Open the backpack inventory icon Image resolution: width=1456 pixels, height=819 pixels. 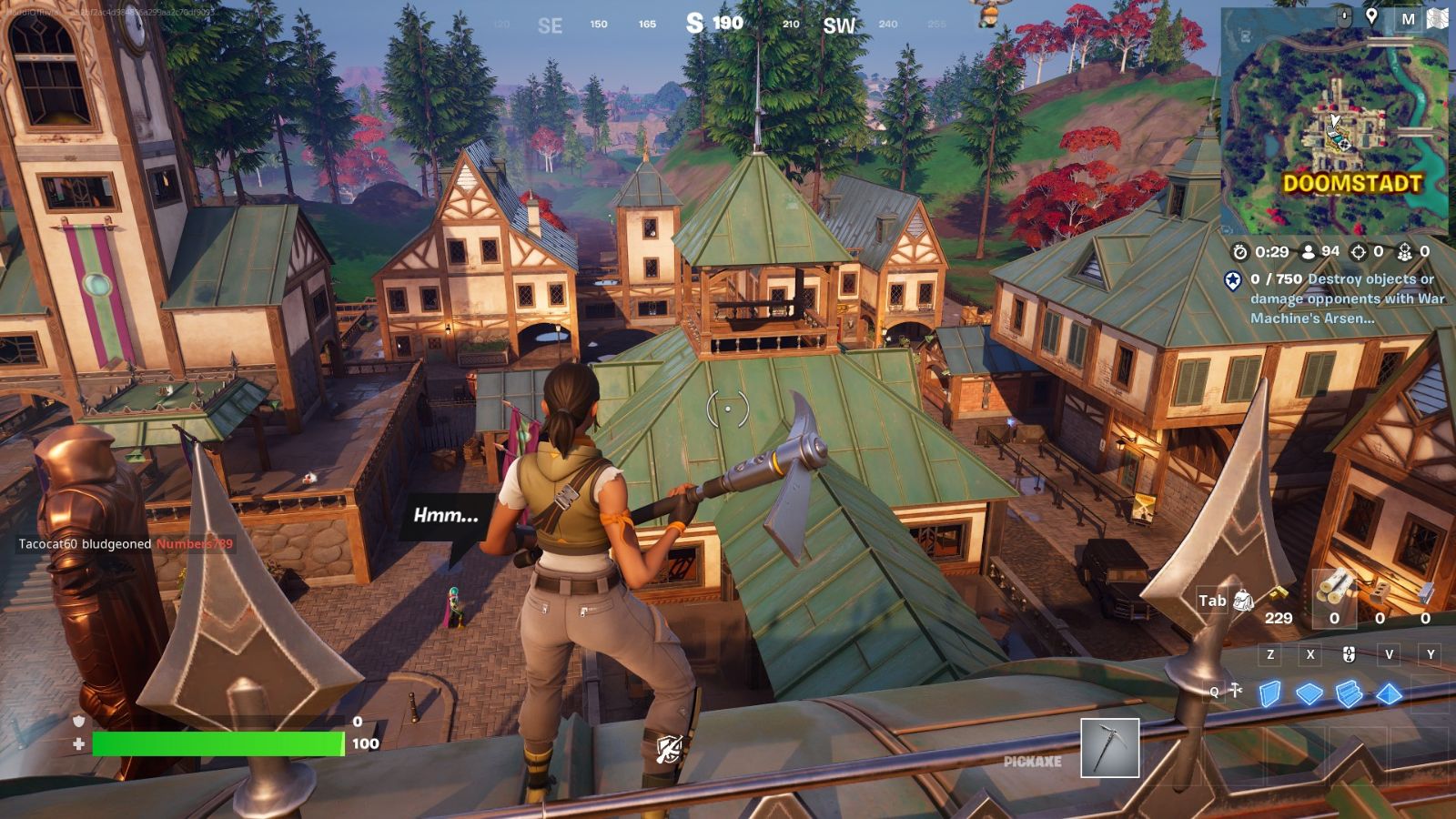click(x=1243, y=601)
